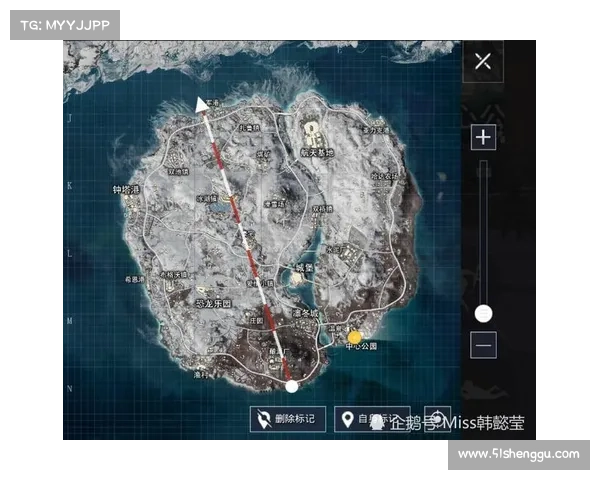Screen dimensions: 600x480
Task: Zoom out with the minus button
Action: coord(483,345)
